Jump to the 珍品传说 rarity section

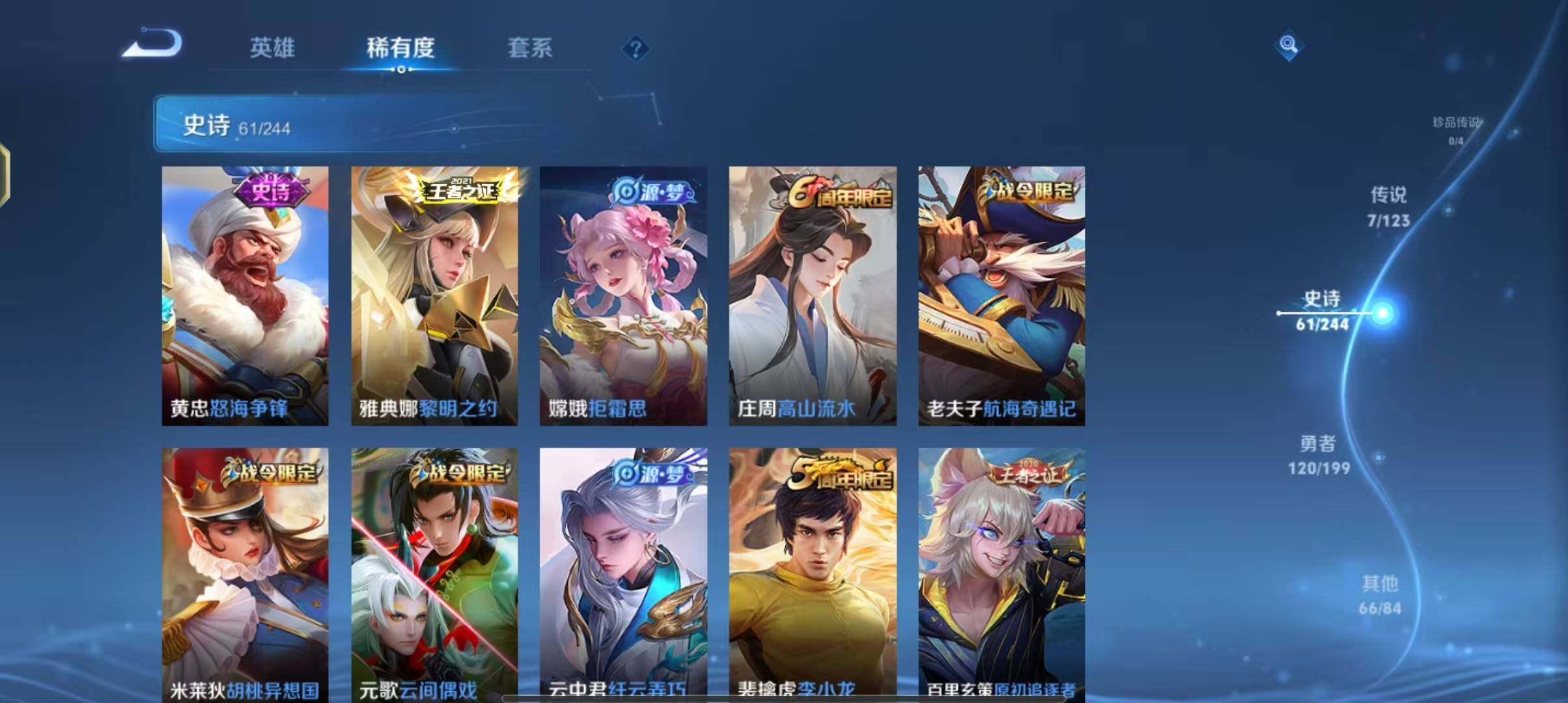(x=1456, y=130)
